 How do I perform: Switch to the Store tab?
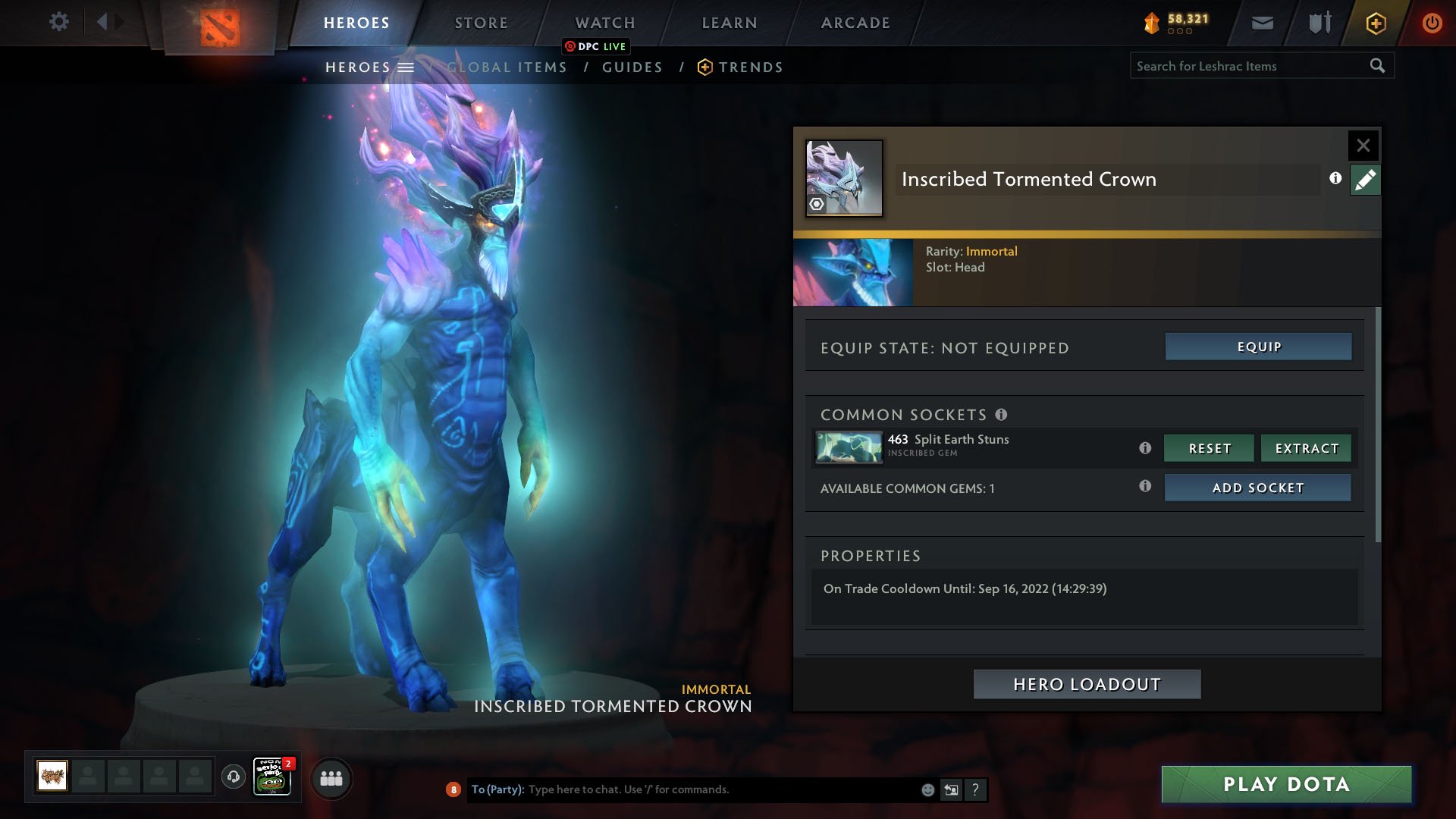point(482,23)
